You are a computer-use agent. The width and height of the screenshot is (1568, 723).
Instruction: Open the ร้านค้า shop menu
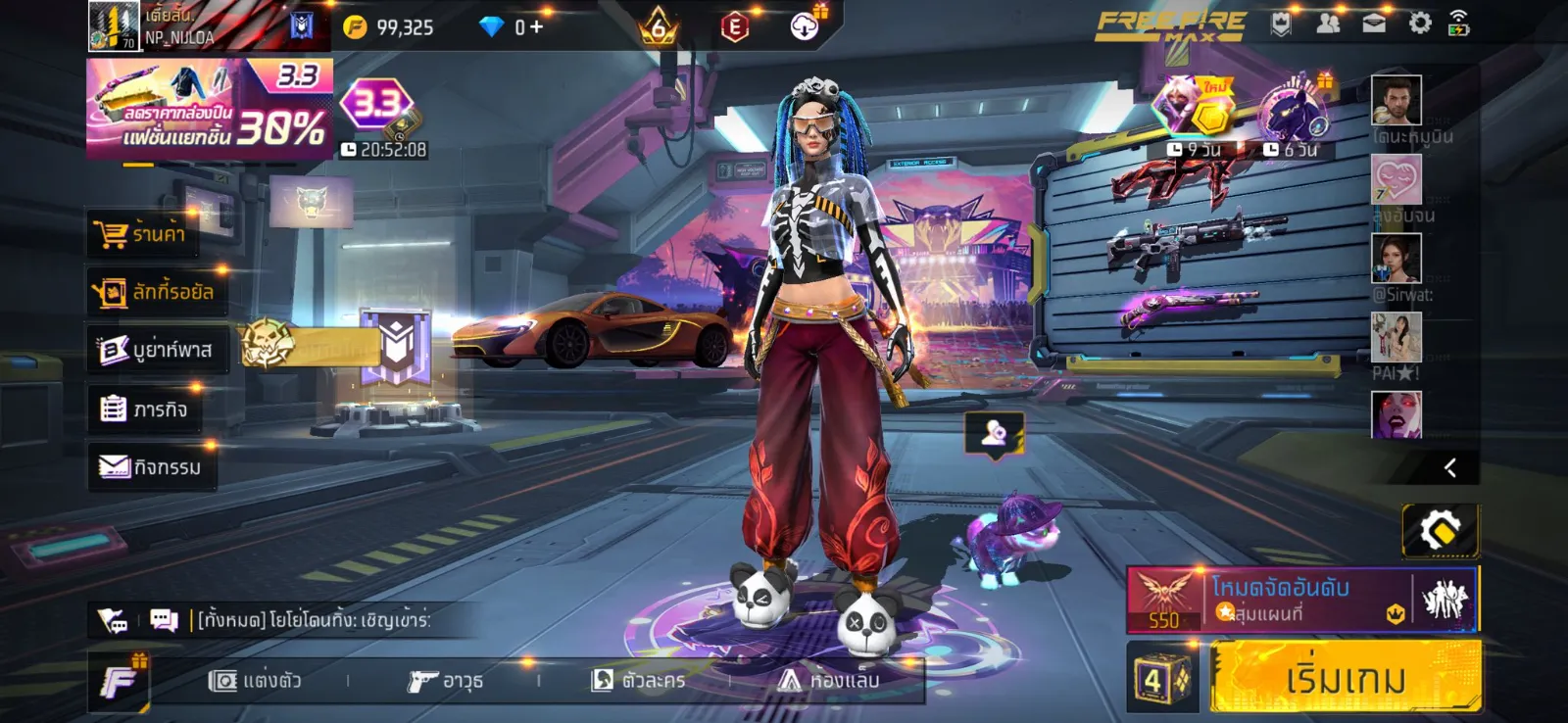coord(142,234)
